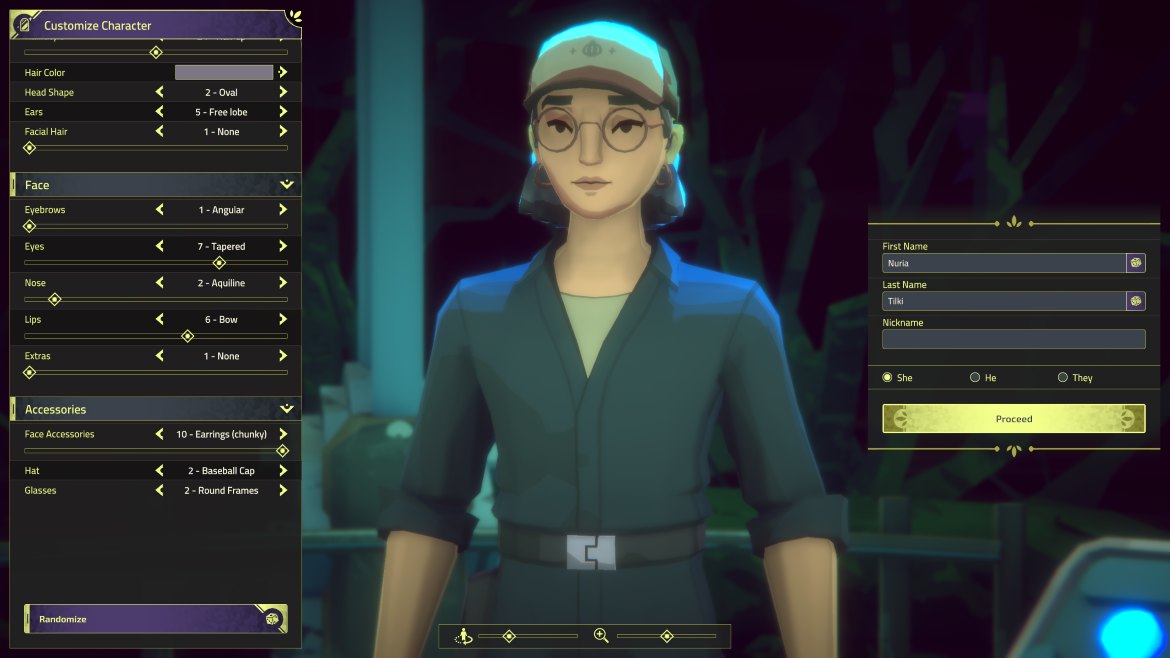This screenshot has width=1170, height=658.
Task: Randomize the Last Name with dice icon
Action: (1136, 301)
